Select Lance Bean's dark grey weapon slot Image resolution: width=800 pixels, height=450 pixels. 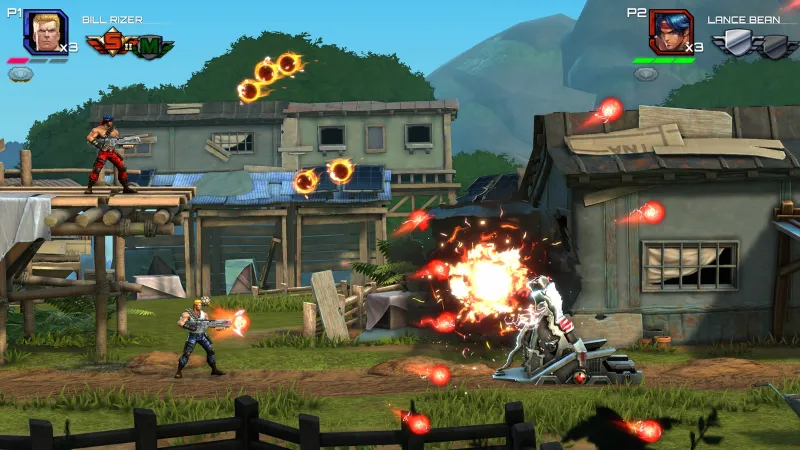[x=776, y=45]
